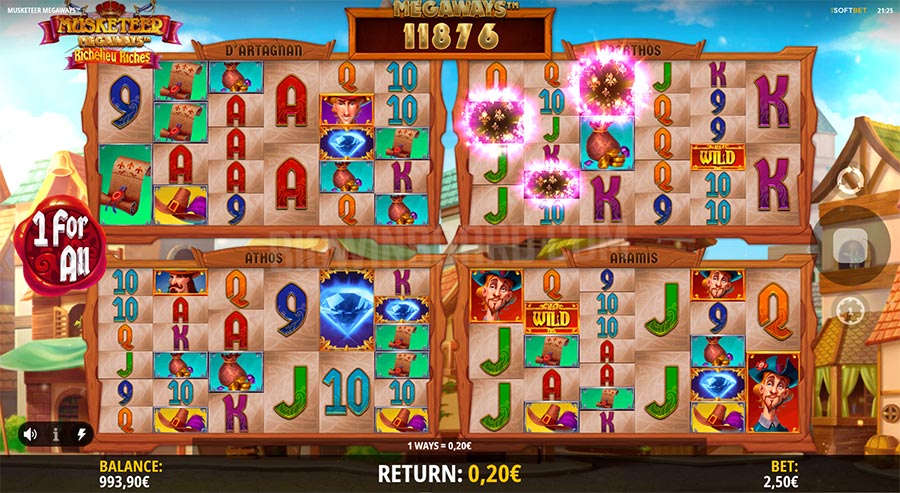Open autoplay with the circular arrows icon
The image size is (900, 493).
point(849,182)
